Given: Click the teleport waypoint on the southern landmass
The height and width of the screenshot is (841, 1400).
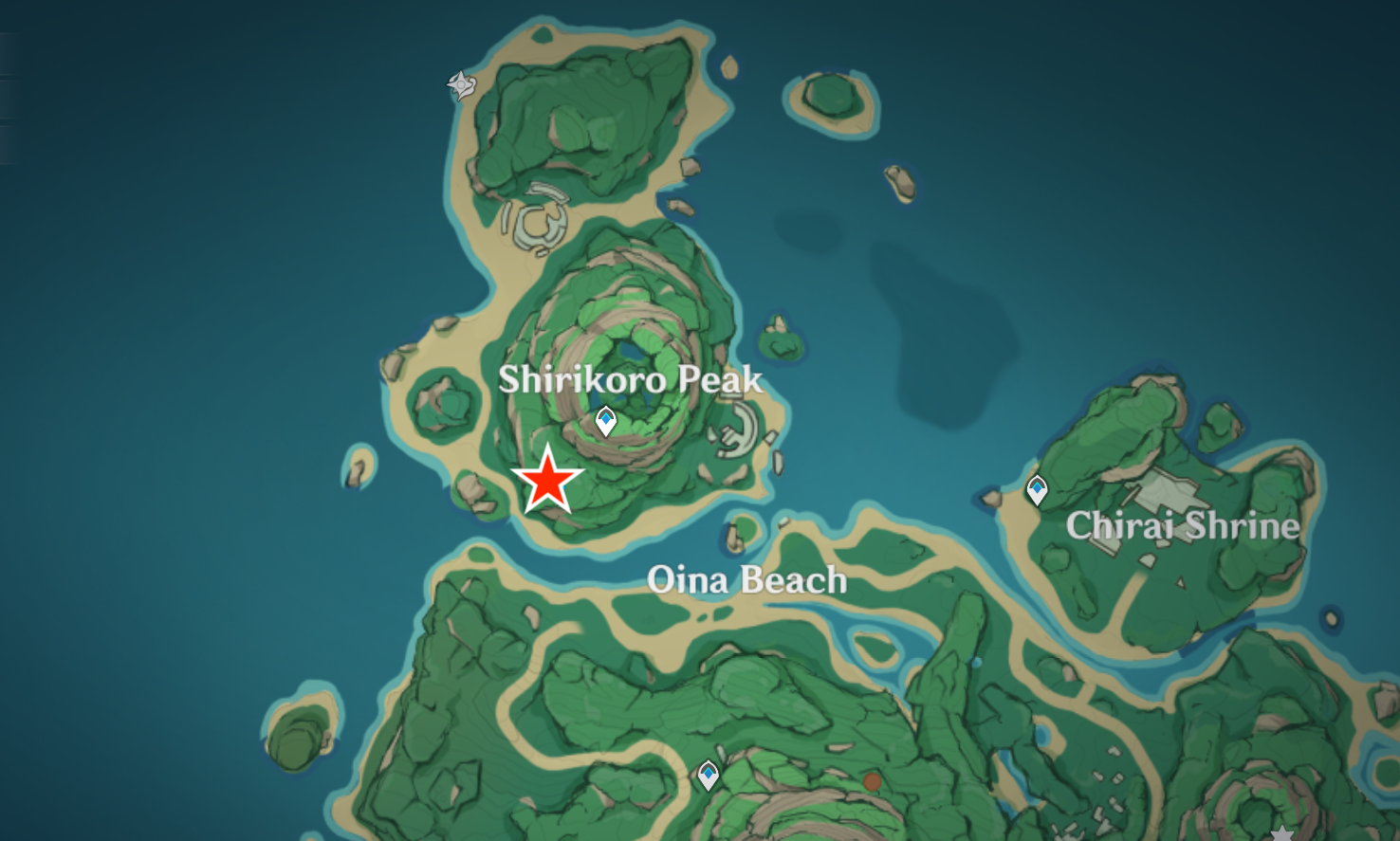Looking at the screenshot, I should point(707,775).
